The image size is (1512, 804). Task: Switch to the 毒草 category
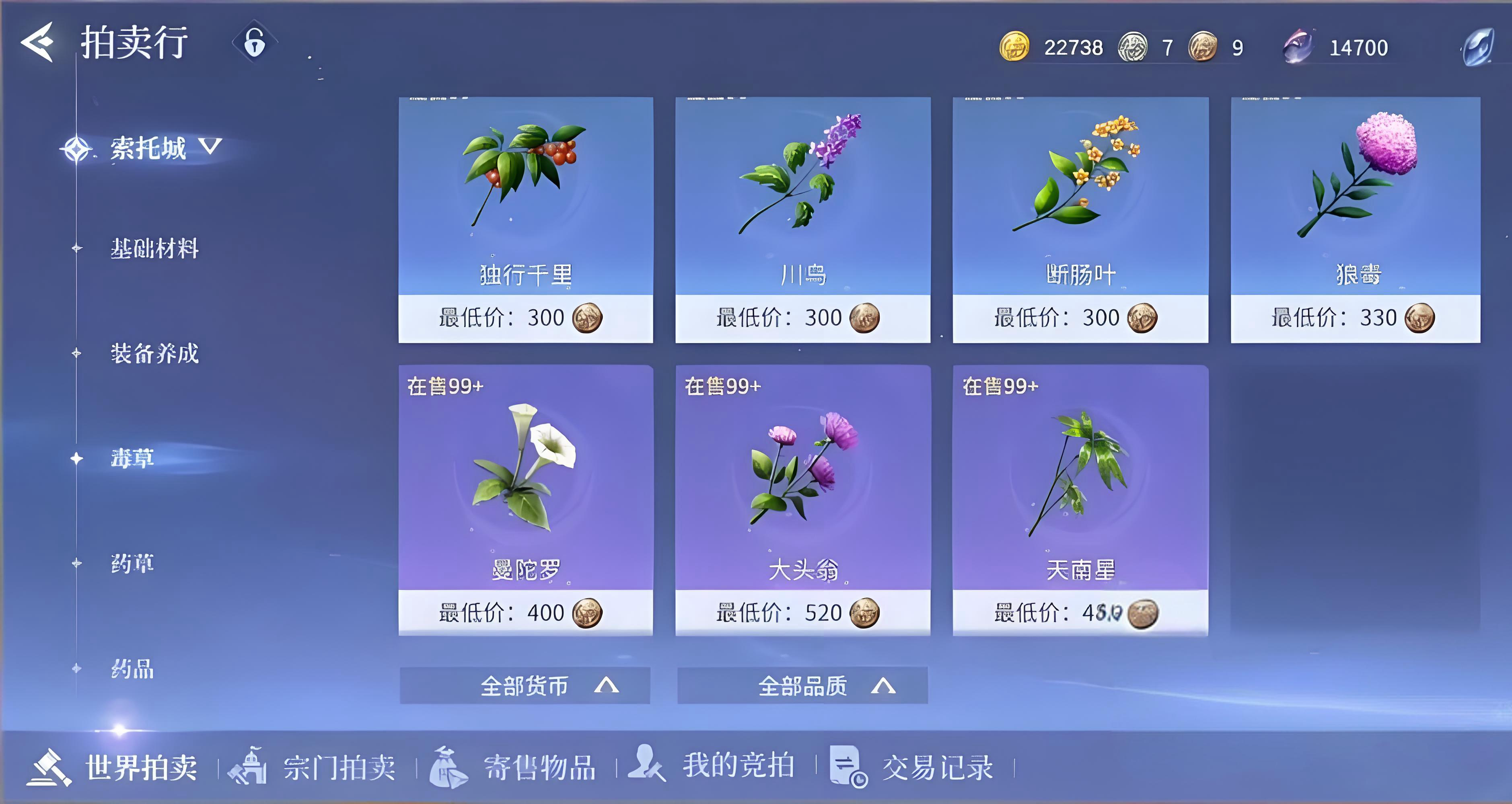[x=133, y=458]
